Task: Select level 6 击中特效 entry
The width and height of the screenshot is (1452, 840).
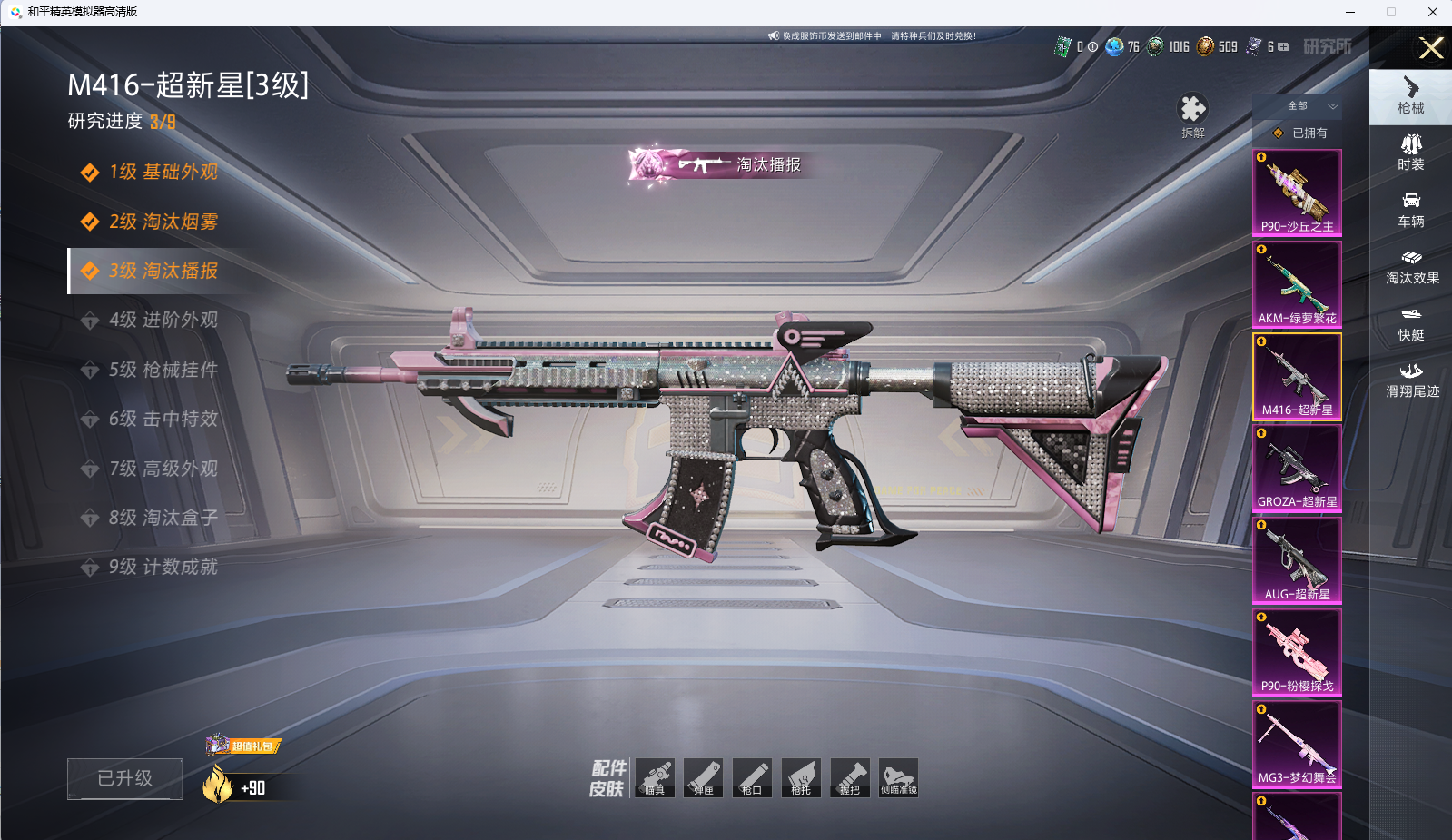Action: point(163,419)
